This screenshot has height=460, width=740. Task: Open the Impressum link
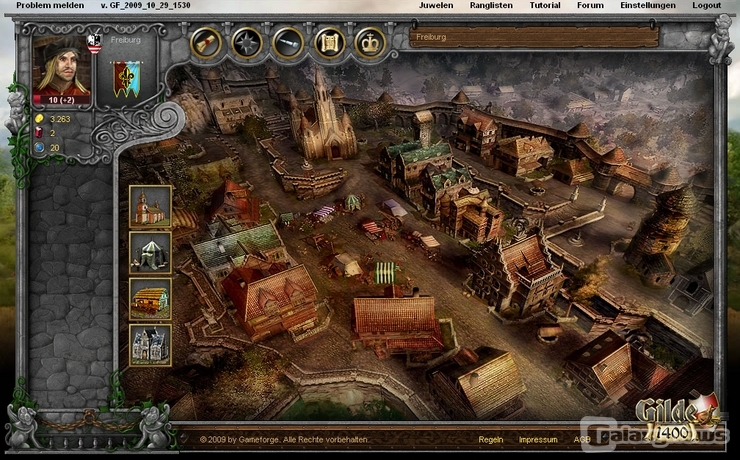click(x=538, y=439)
